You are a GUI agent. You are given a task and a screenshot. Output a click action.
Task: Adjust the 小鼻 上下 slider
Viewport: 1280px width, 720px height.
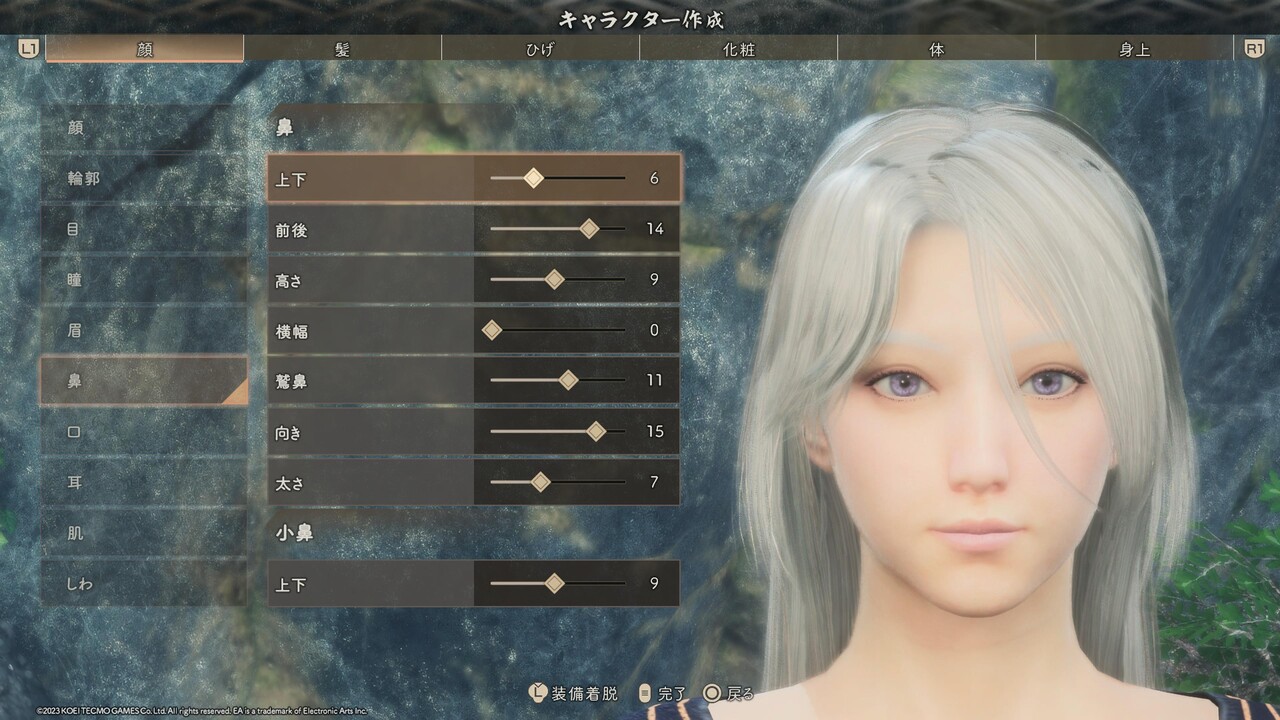point(555,584)
